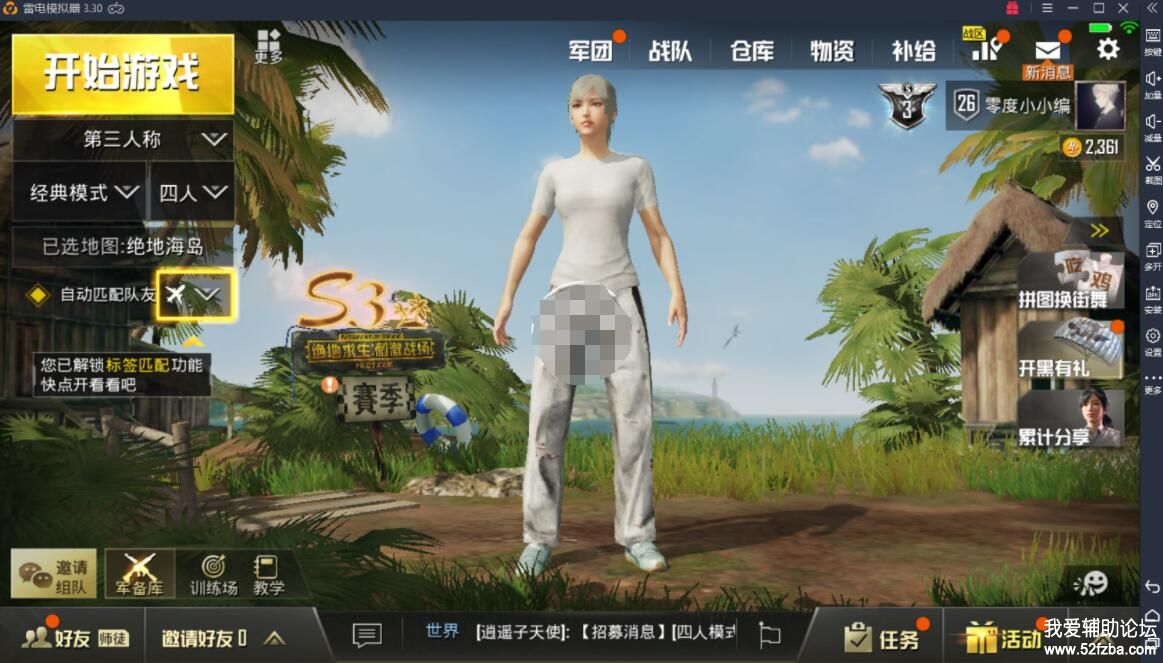Open the airplane tag matching dropdown
This screenshot has width=1163, height=663.
point(196,294)
